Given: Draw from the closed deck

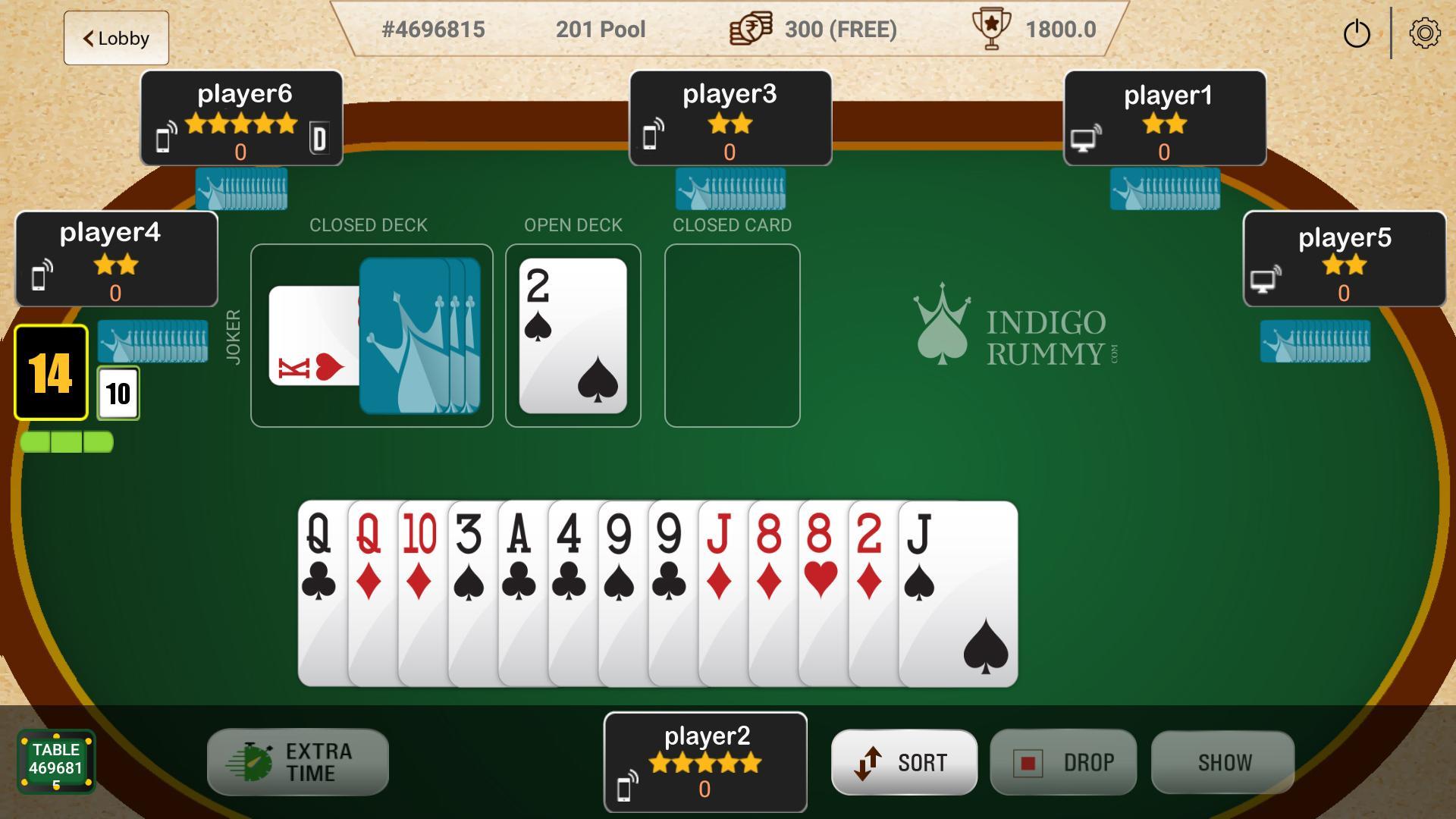Looking at the screenshot, I should [x=421, y=336].
